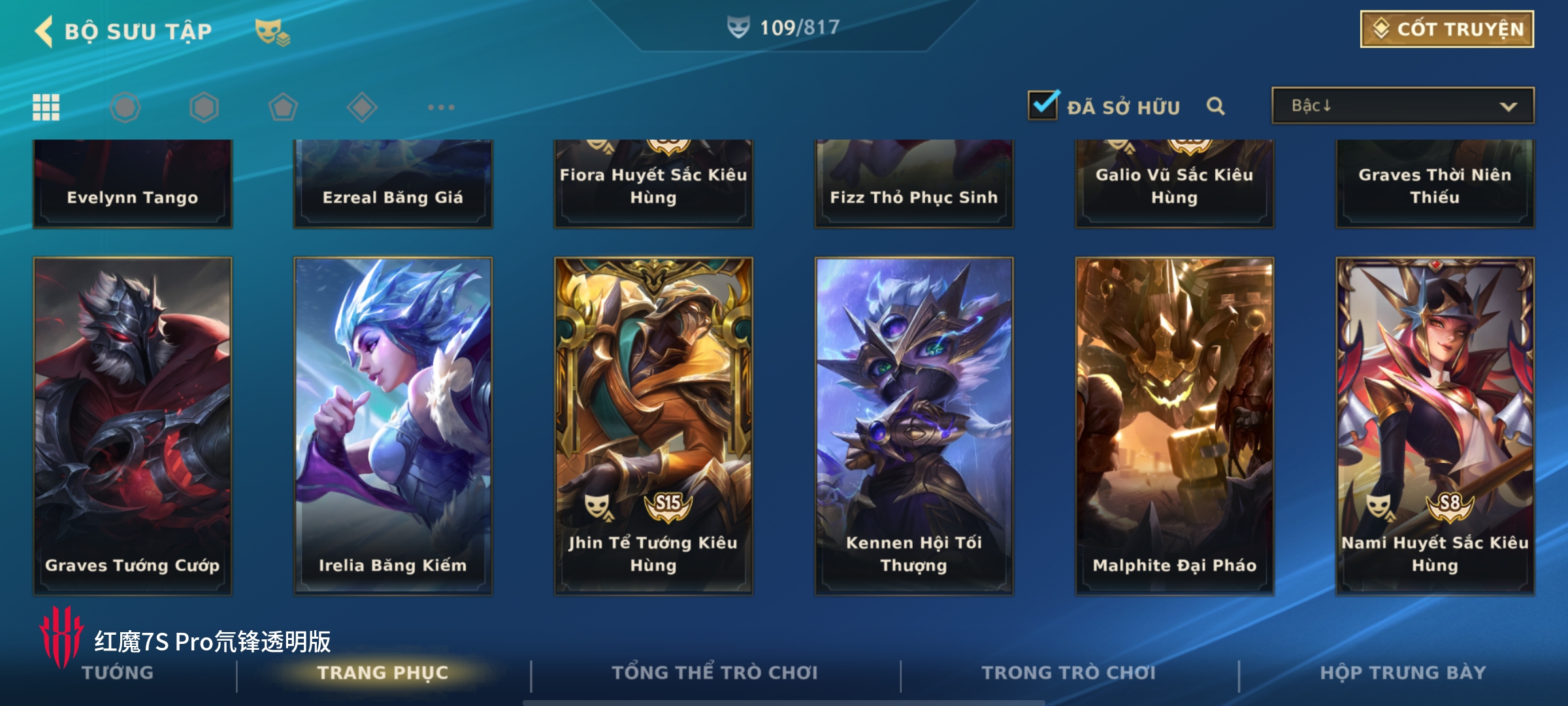The height and width of the screenshot is (706, 1568).
Task: Choose the Irelia Băng Kiếm skin card
Action: point(393,425)
